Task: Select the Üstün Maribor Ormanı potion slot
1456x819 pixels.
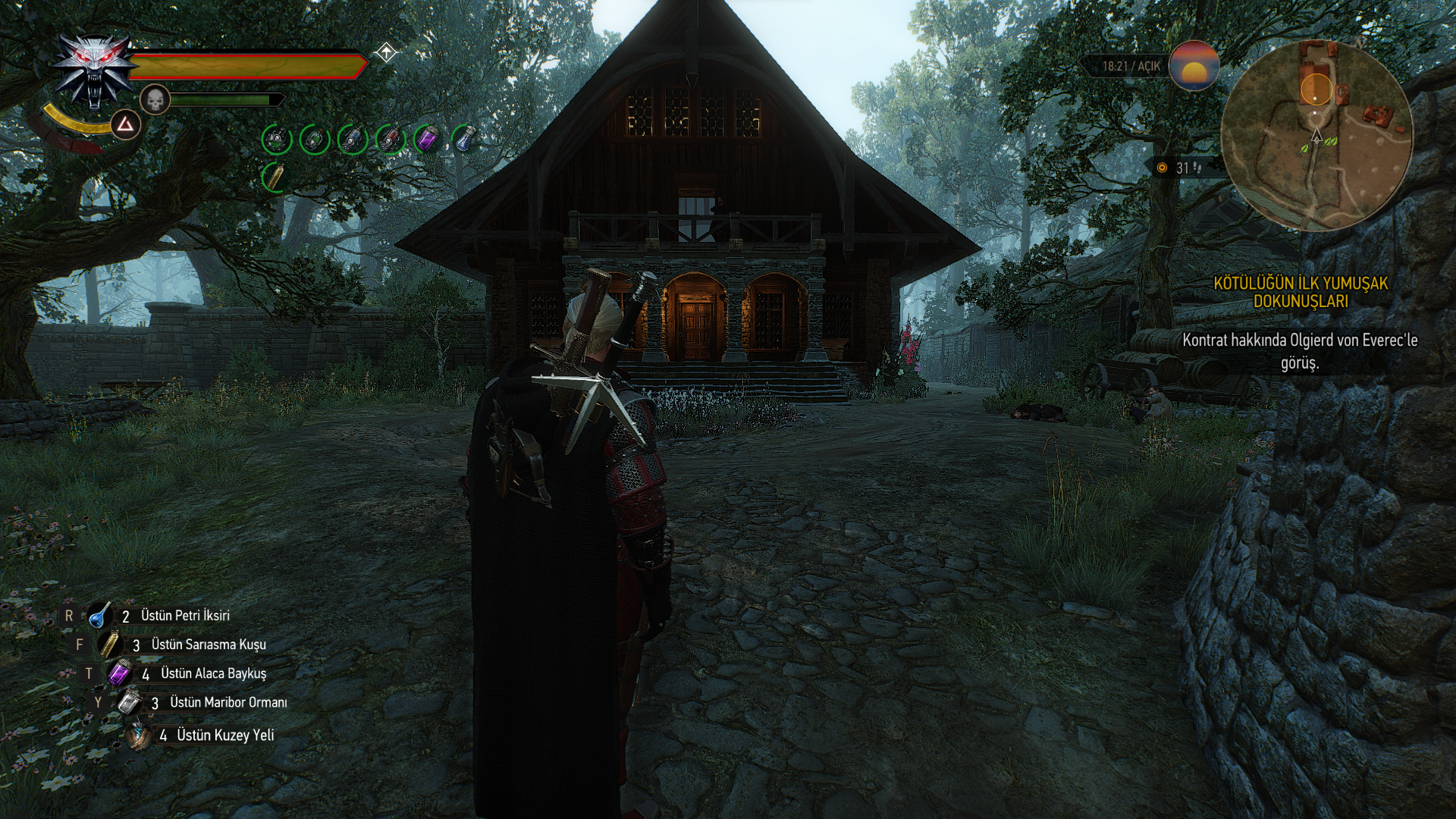Action: click(x=129, y=702)
